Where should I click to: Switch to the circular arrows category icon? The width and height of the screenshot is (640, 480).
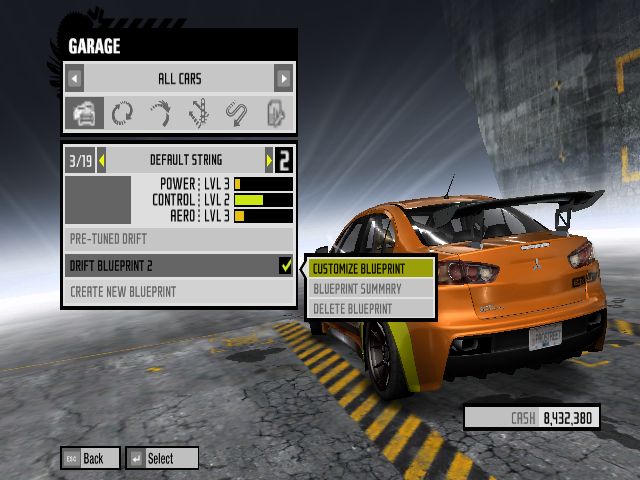pos(122,113)
